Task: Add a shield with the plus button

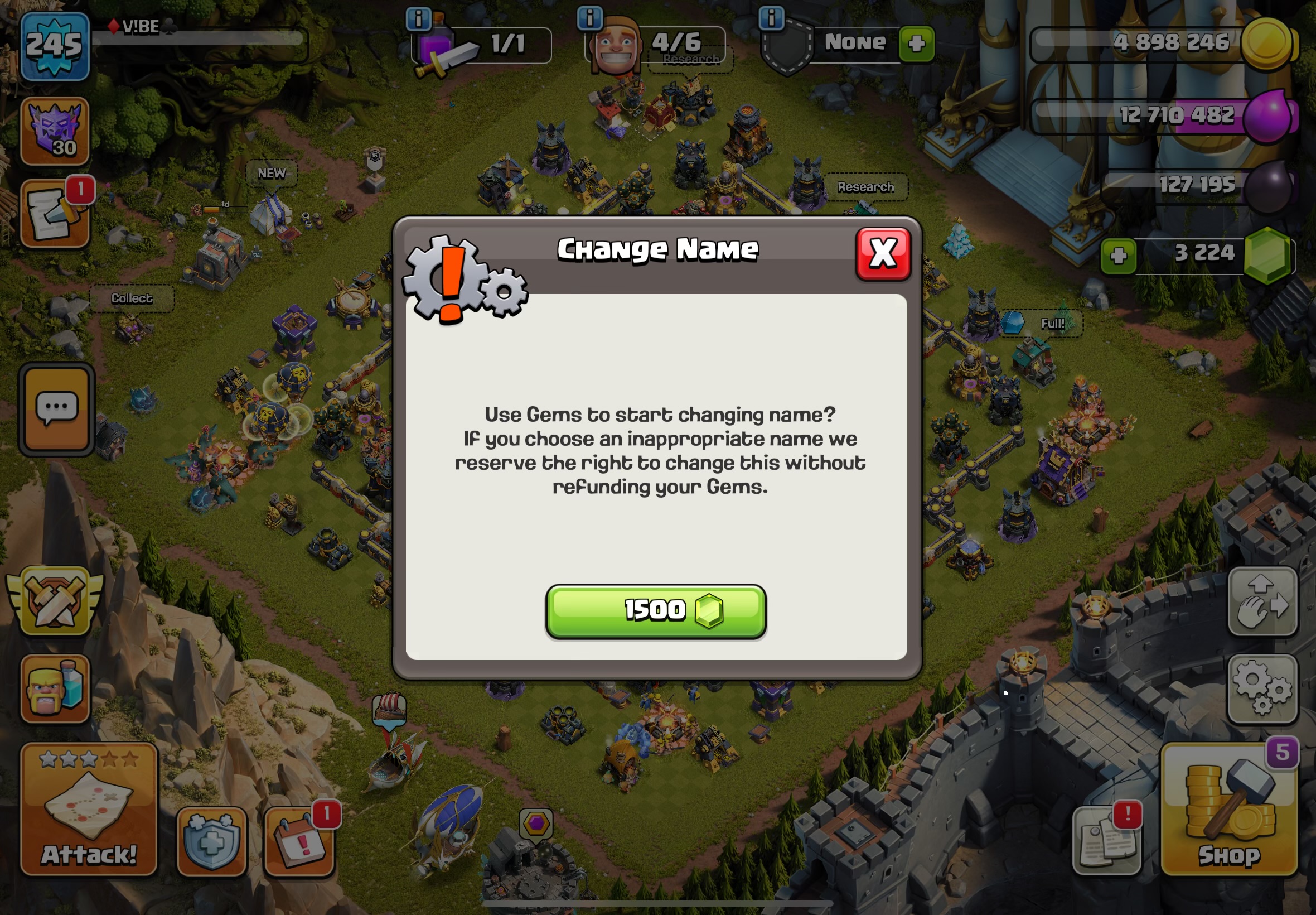Action: (x=916, y=43)
